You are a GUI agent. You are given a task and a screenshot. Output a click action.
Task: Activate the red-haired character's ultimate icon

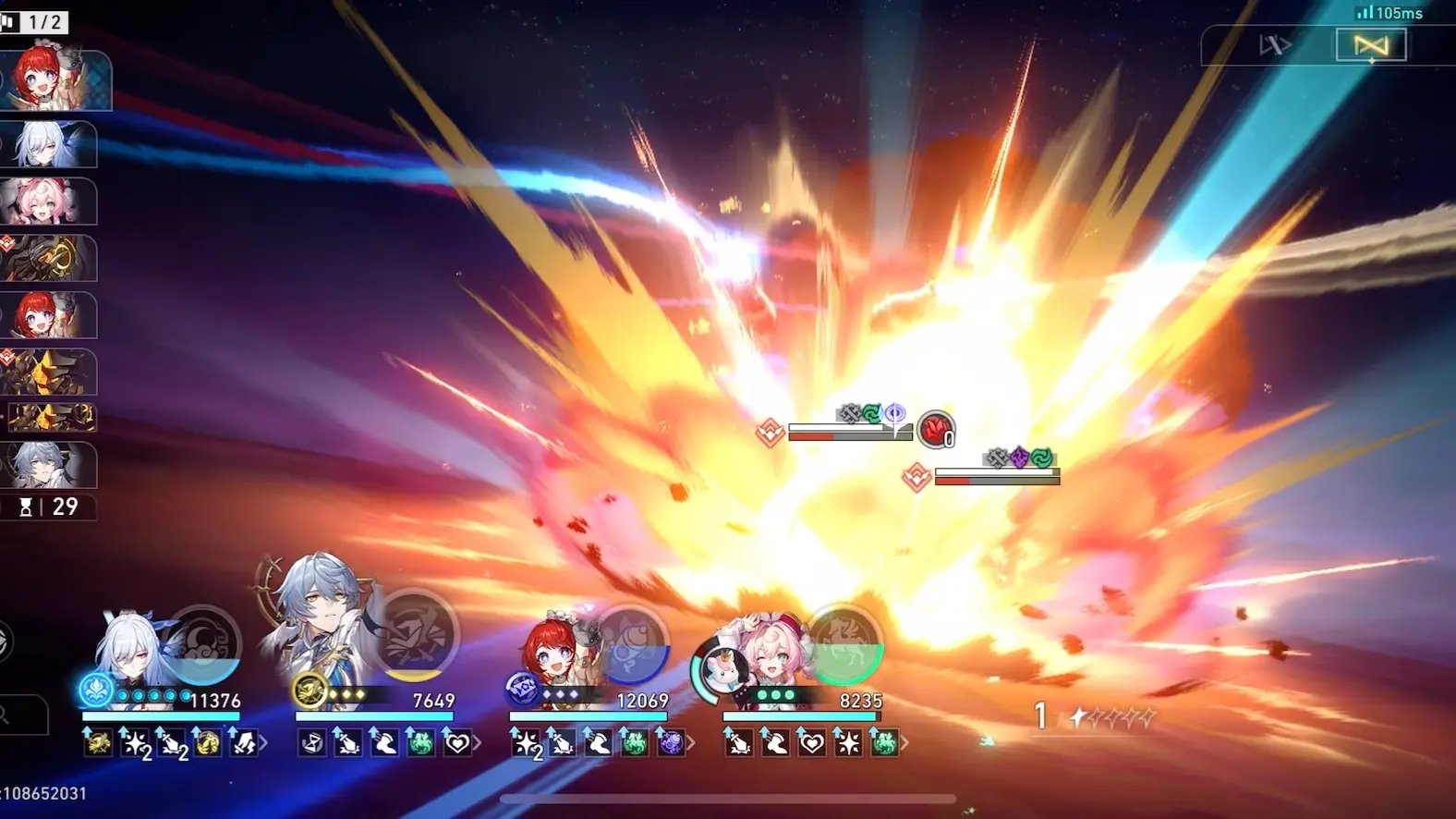coord(631,642)
